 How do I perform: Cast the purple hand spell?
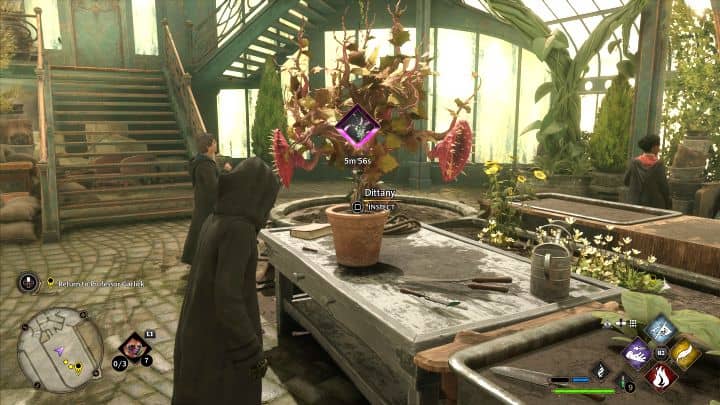[x=637, y=352]
